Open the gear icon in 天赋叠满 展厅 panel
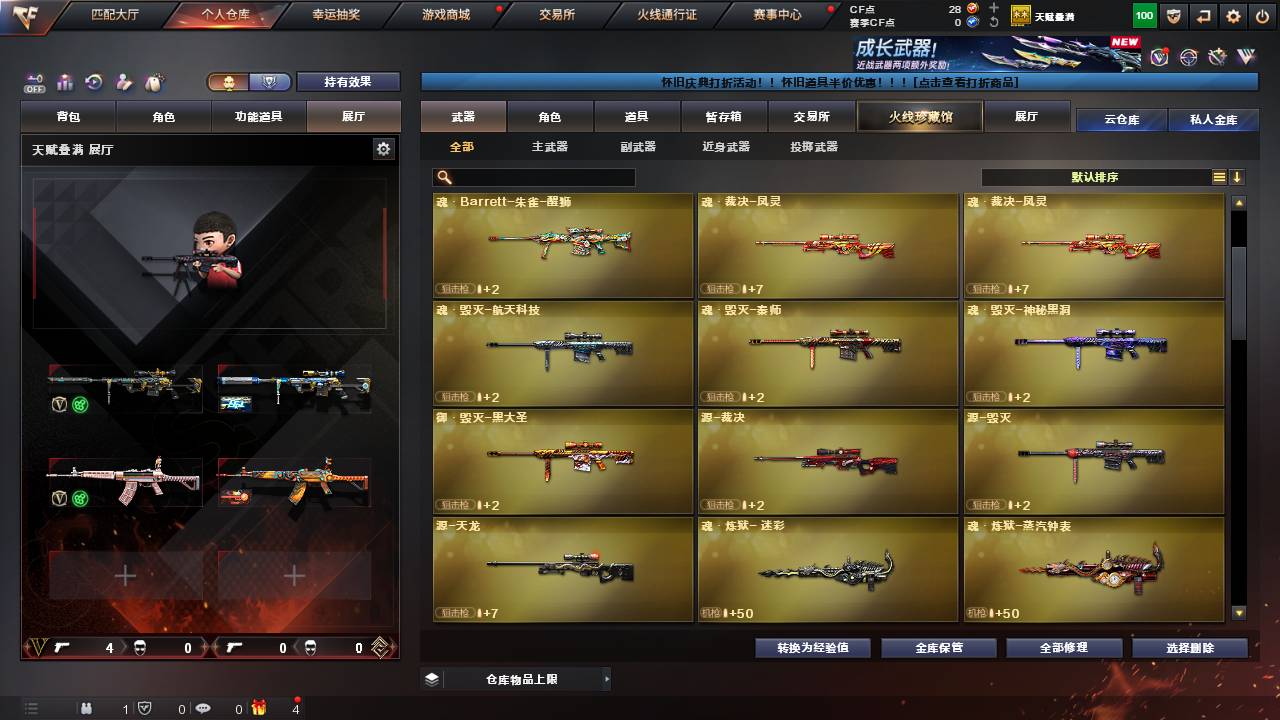Screen dimensions: 1280x720 tap(383, 148)
